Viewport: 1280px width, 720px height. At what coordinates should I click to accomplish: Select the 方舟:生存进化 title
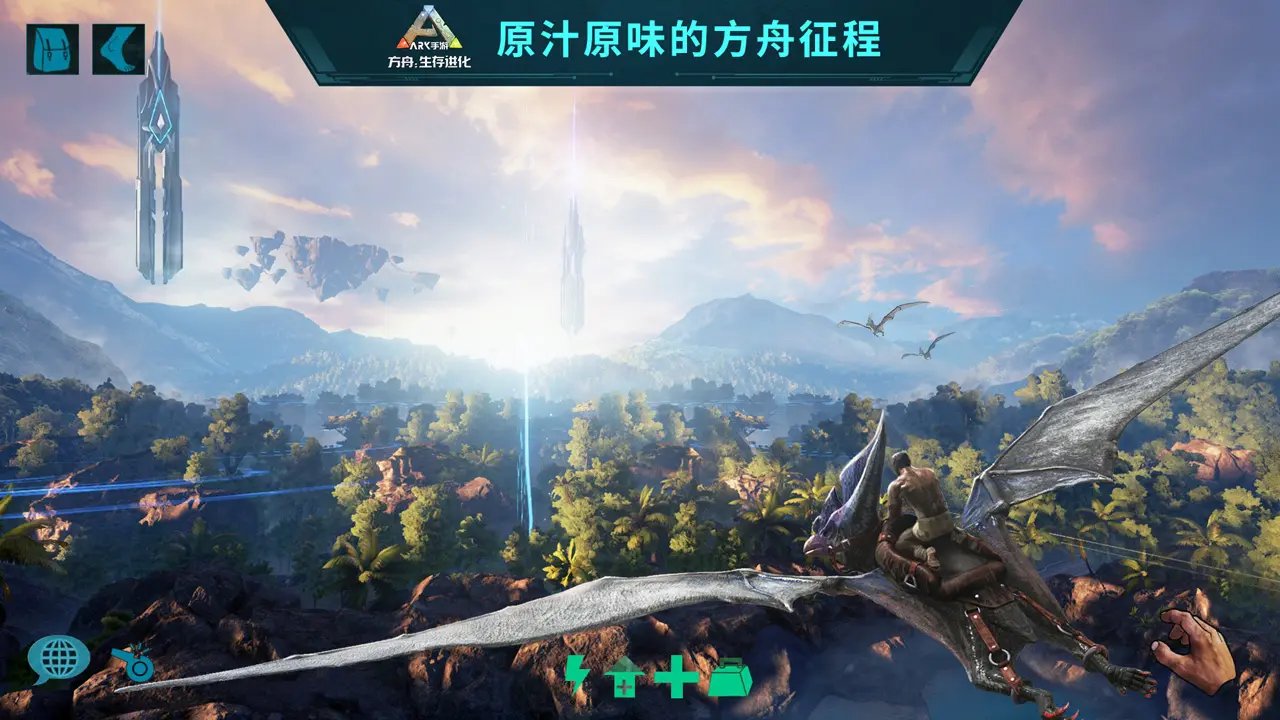coord(428,64)
